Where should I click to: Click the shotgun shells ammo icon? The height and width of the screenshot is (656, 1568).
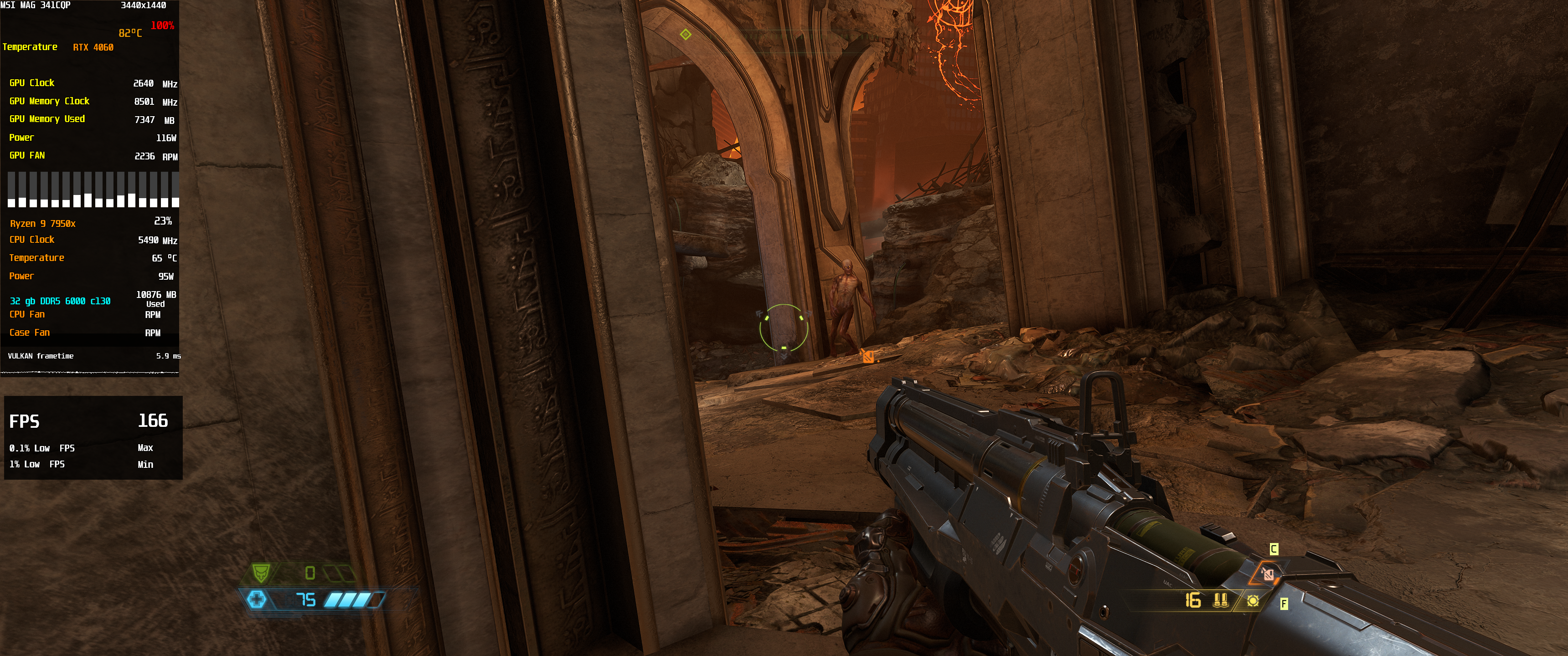(x=1219, y=600)
